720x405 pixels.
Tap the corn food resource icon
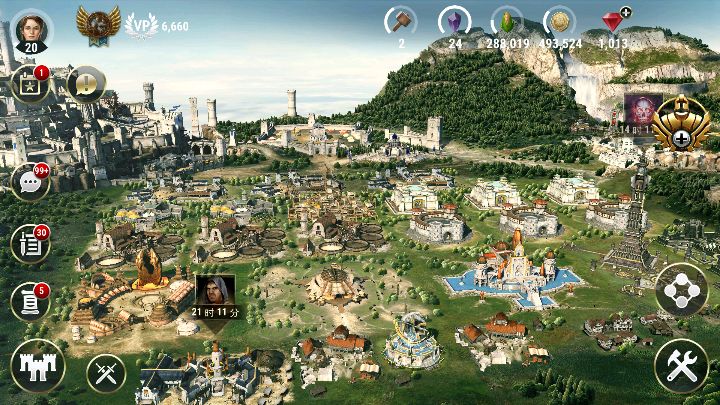pos(506,21)
